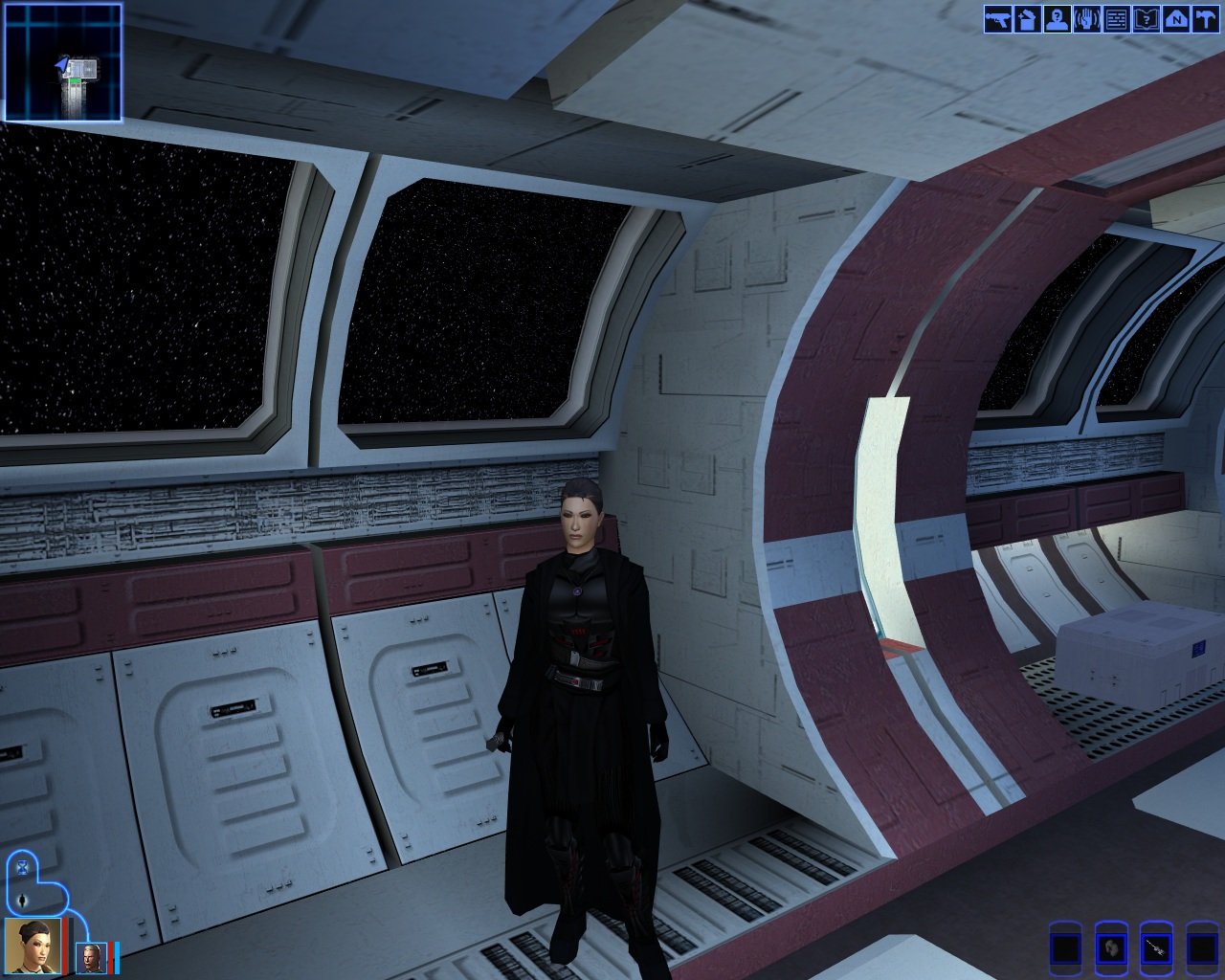Select the female party leader portrait
The width and height of the screenshot is (1225, 980).
pyautogui.click(x=33, y=945)
